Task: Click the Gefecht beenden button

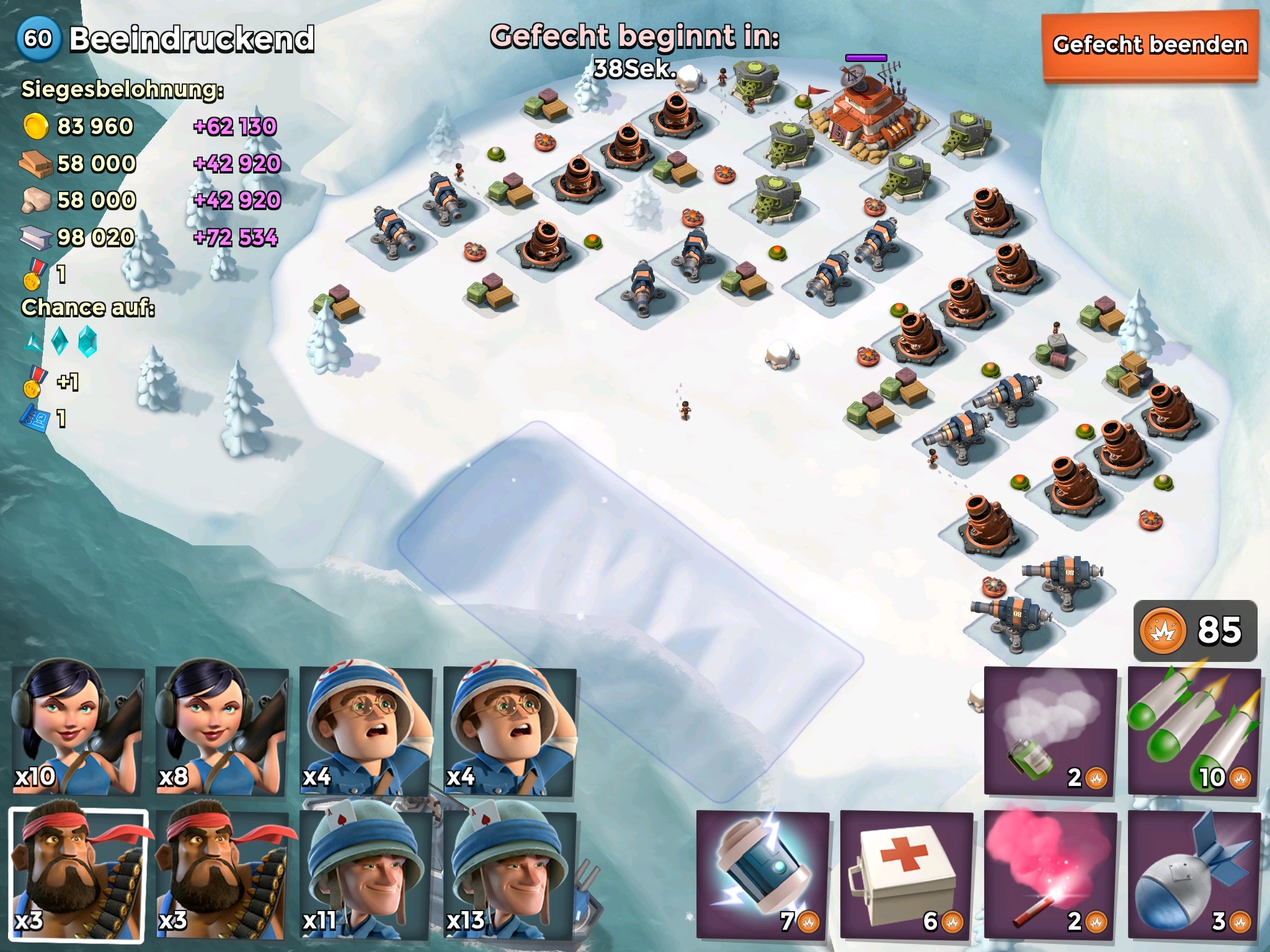Action: pyautogui.click(x=1150, y=46)
